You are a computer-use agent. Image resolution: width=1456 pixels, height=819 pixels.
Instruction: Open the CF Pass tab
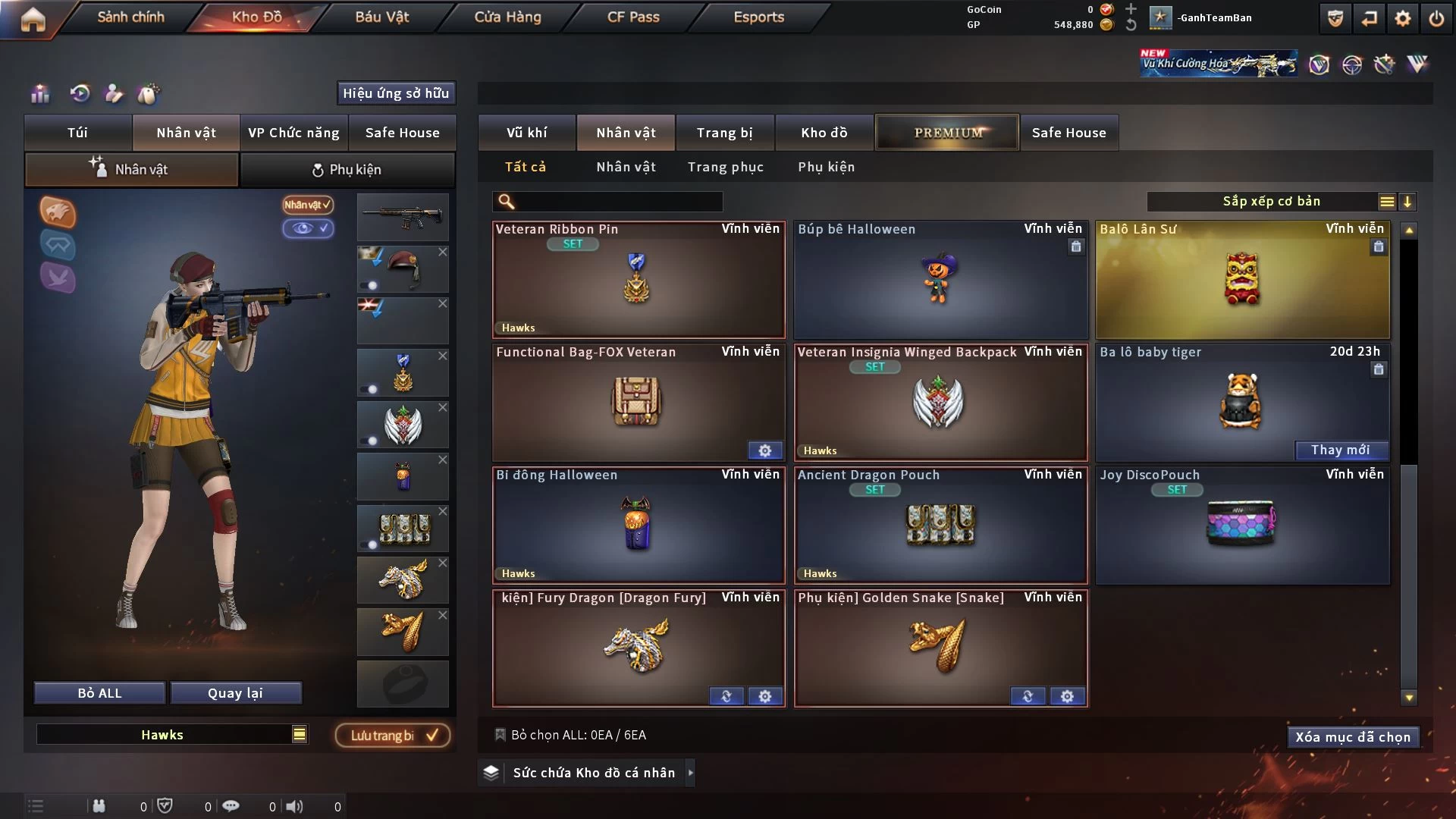click(x=633, y=17)
